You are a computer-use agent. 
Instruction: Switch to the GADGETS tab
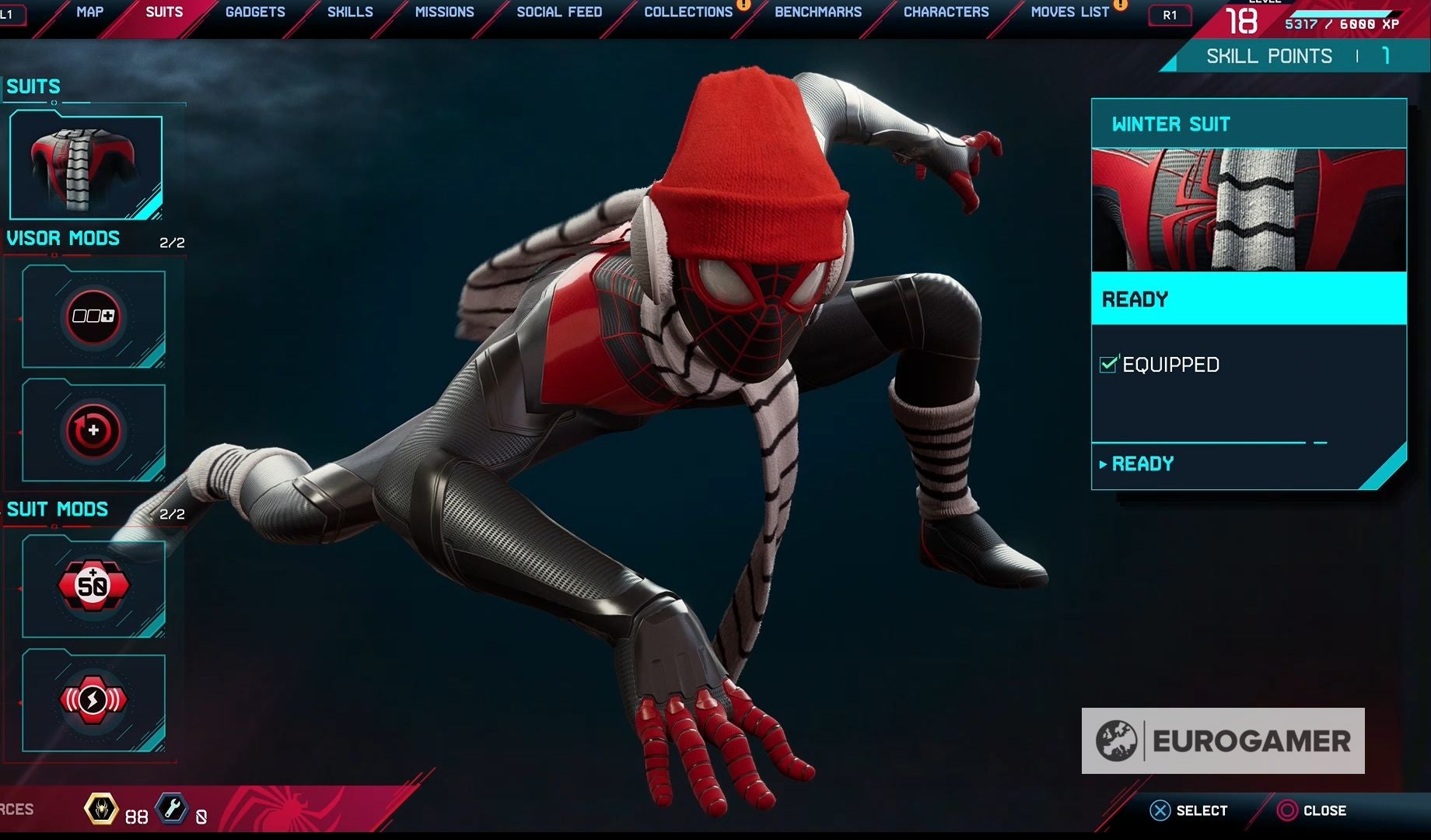[x=254, y=12]
